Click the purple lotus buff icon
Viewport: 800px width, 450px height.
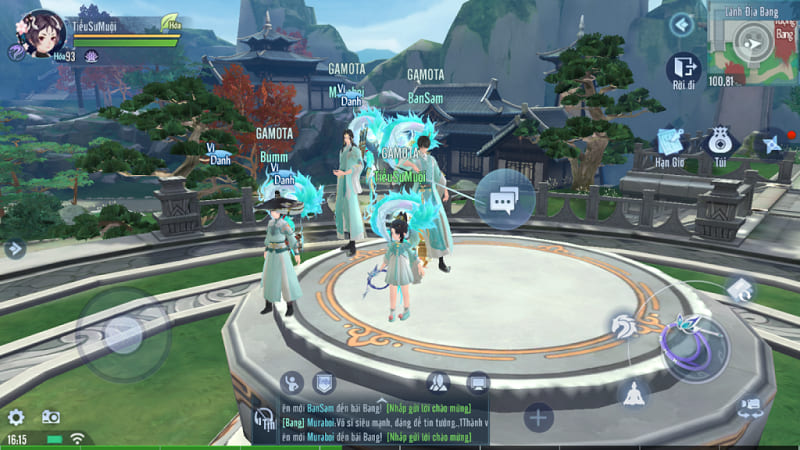click(91, 57)
